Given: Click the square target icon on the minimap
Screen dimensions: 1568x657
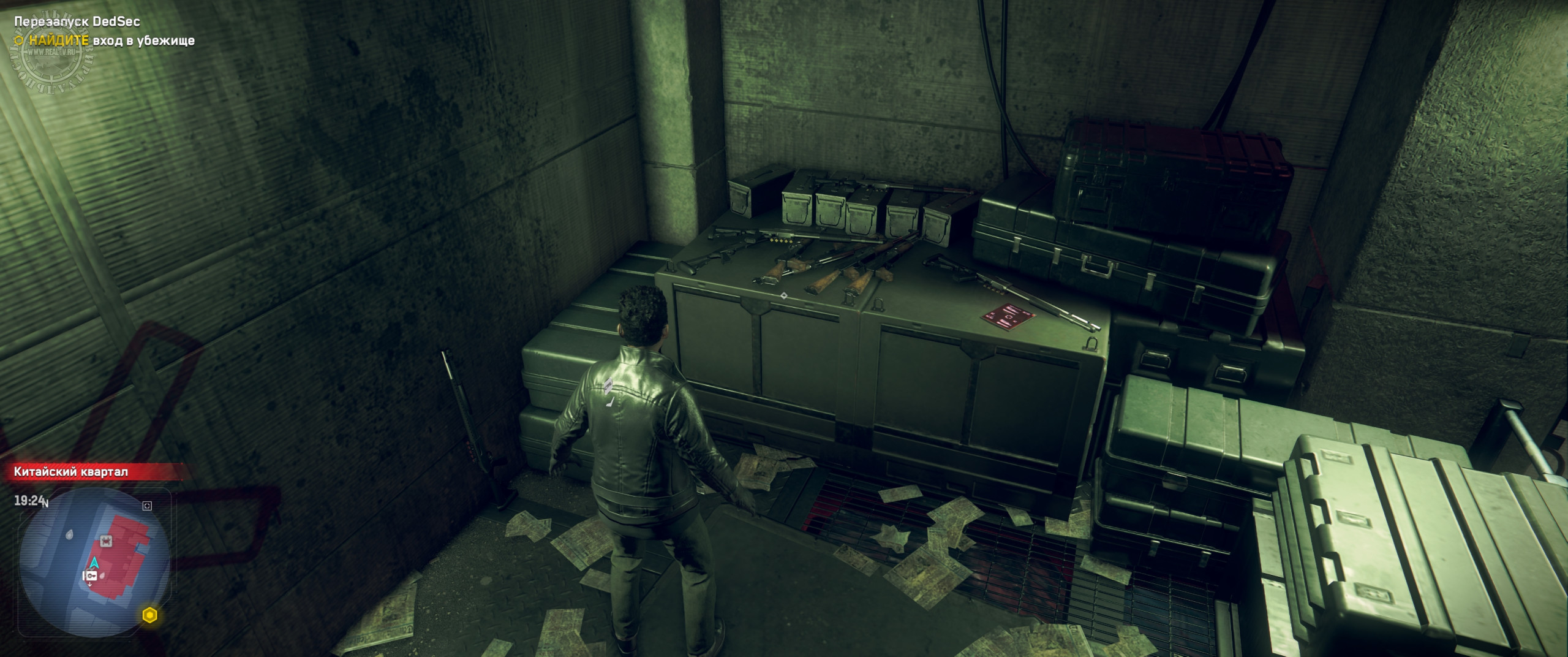Looking at the screenshot, I should 146,506.
